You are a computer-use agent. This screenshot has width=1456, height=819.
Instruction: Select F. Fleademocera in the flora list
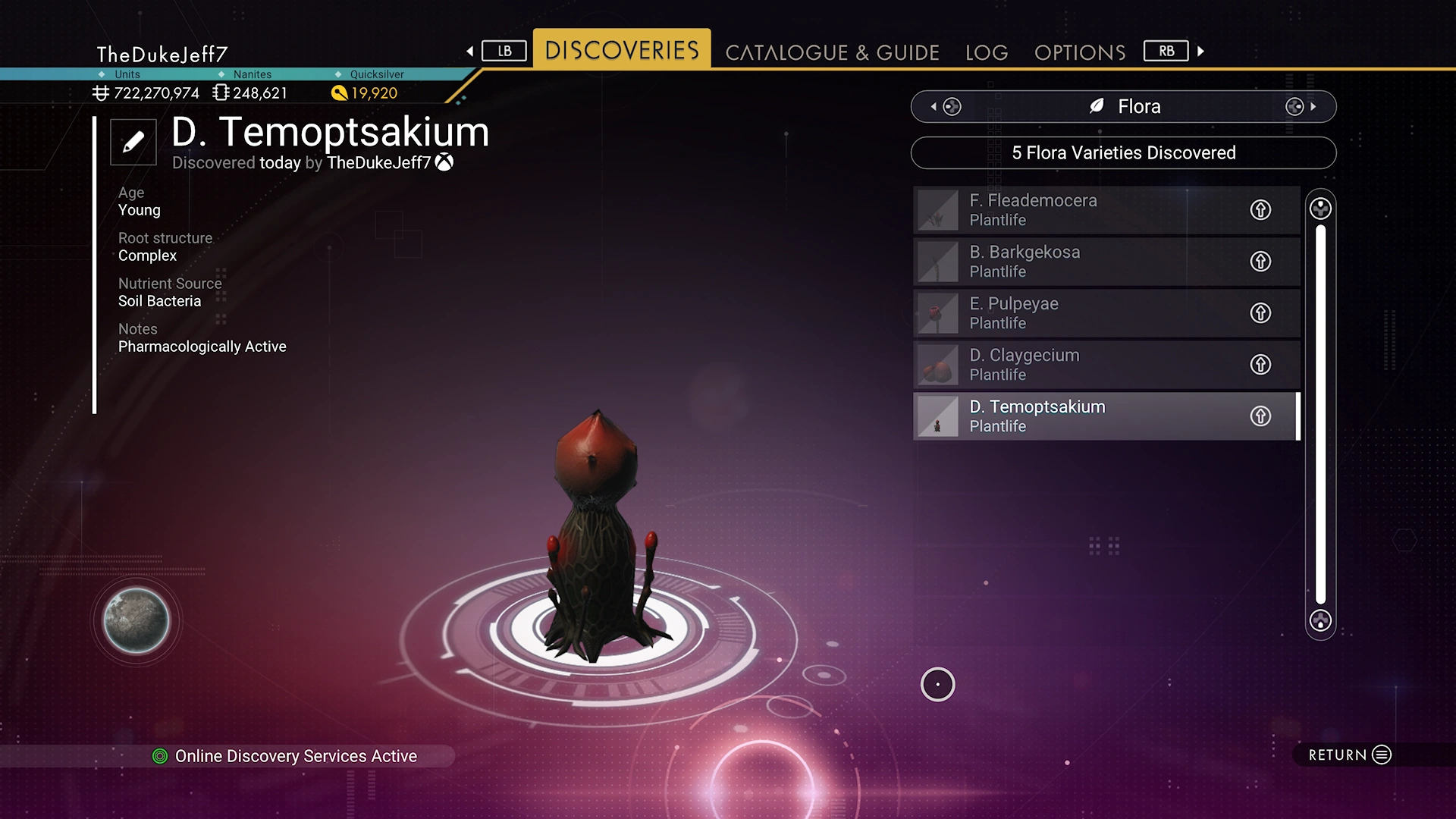coord(1077,210)
